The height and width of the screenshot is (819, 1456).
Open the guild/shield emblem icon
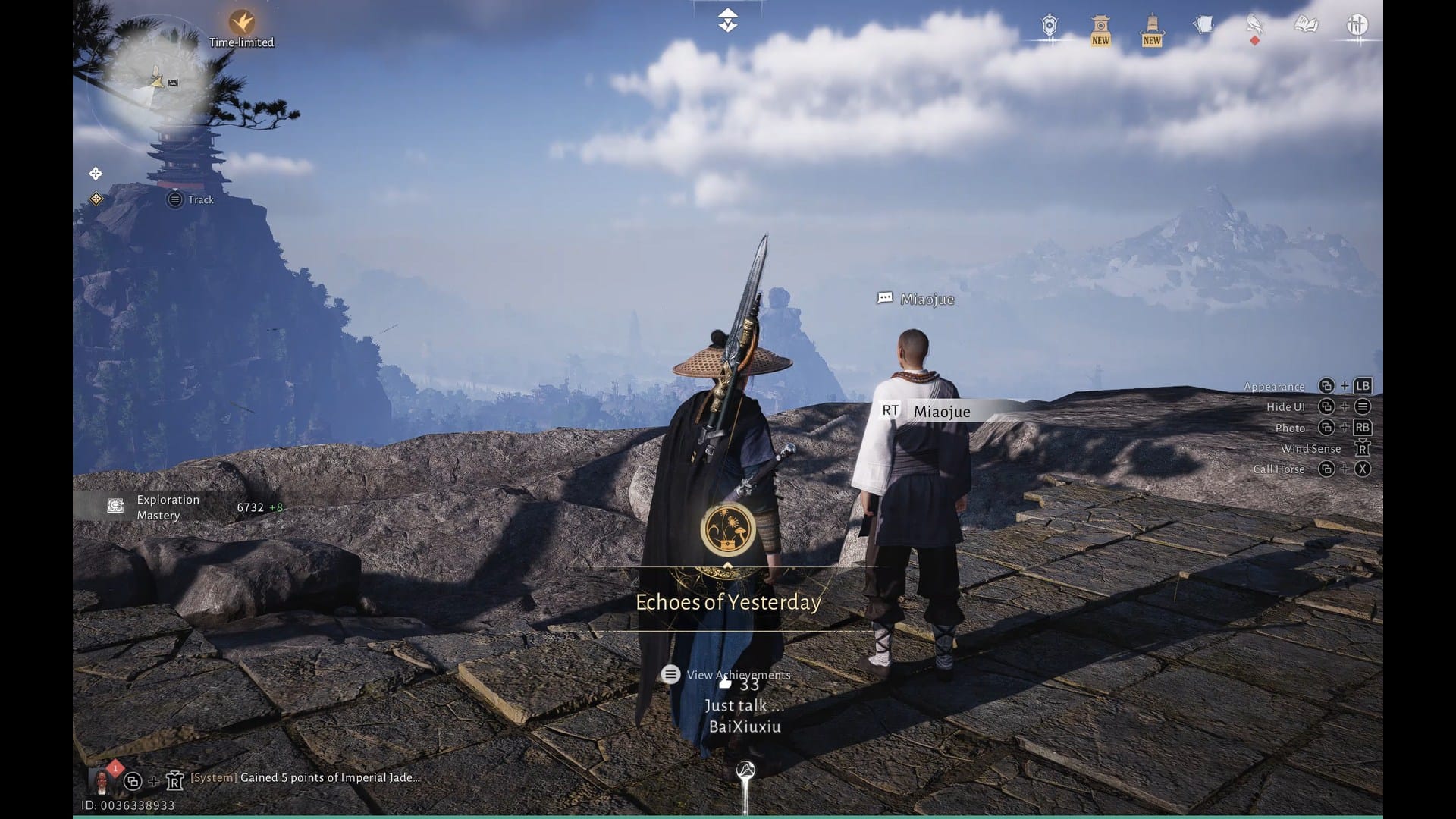(x=1049, y=25)
